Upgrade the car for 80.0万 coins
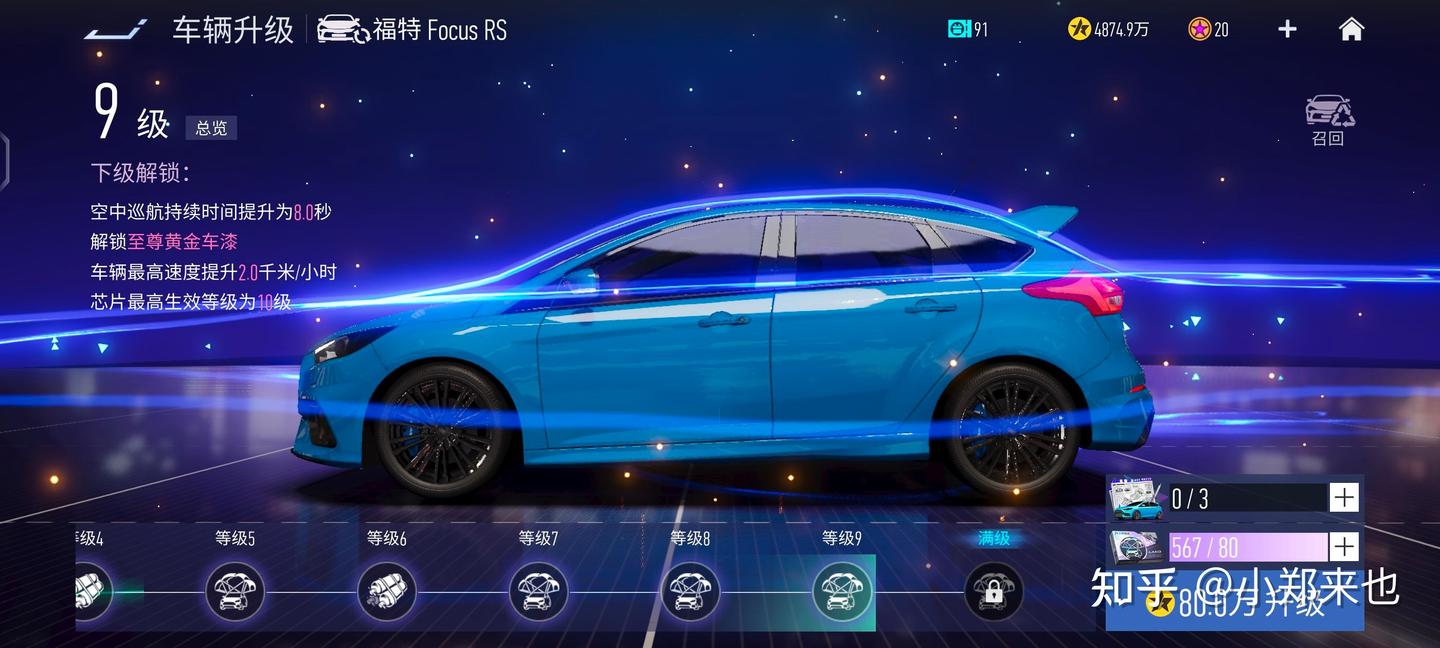 [1235, 605]
